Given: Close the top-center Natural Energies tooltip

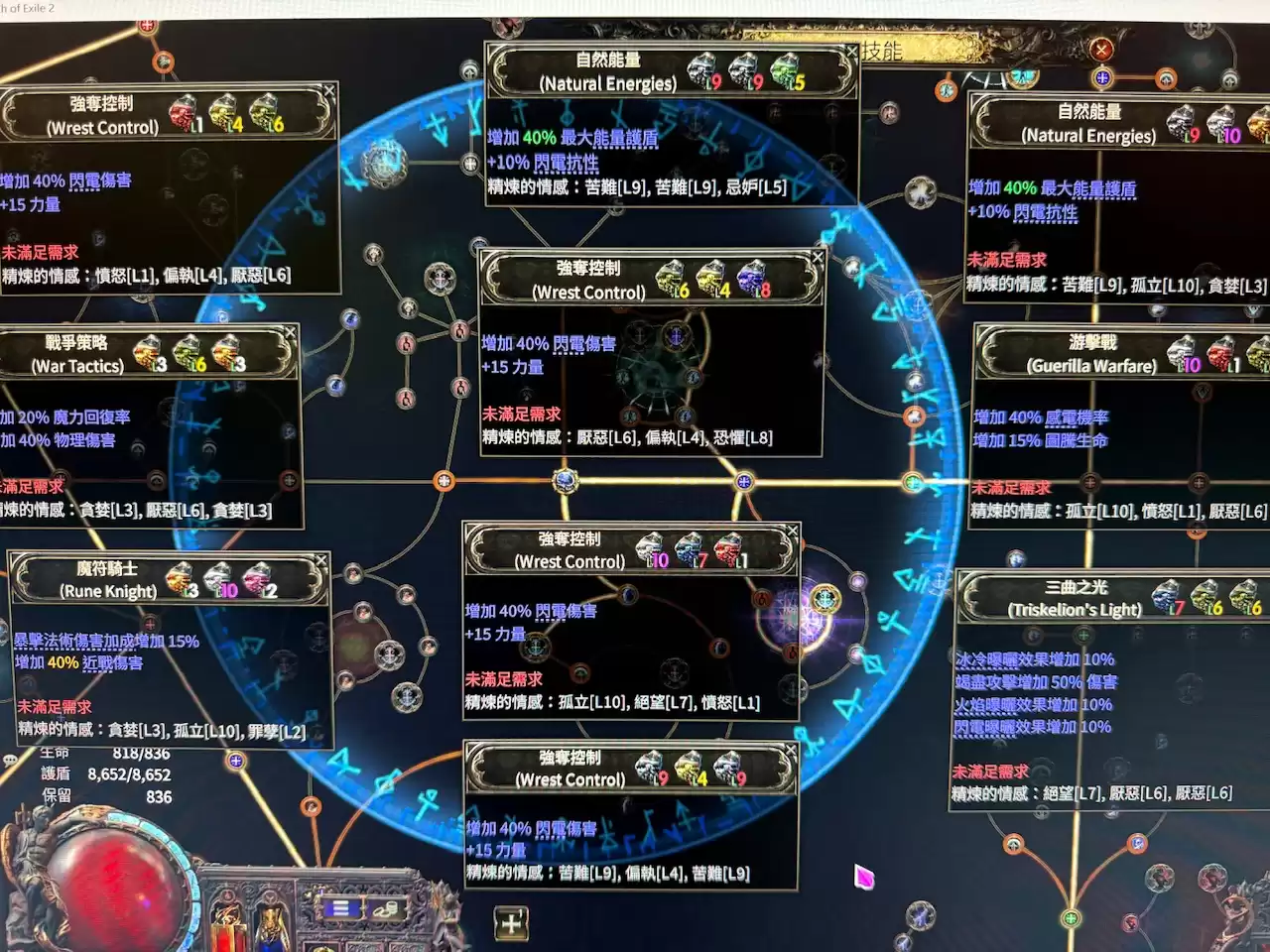Looking at the screenshot, I should pos(851,51).
